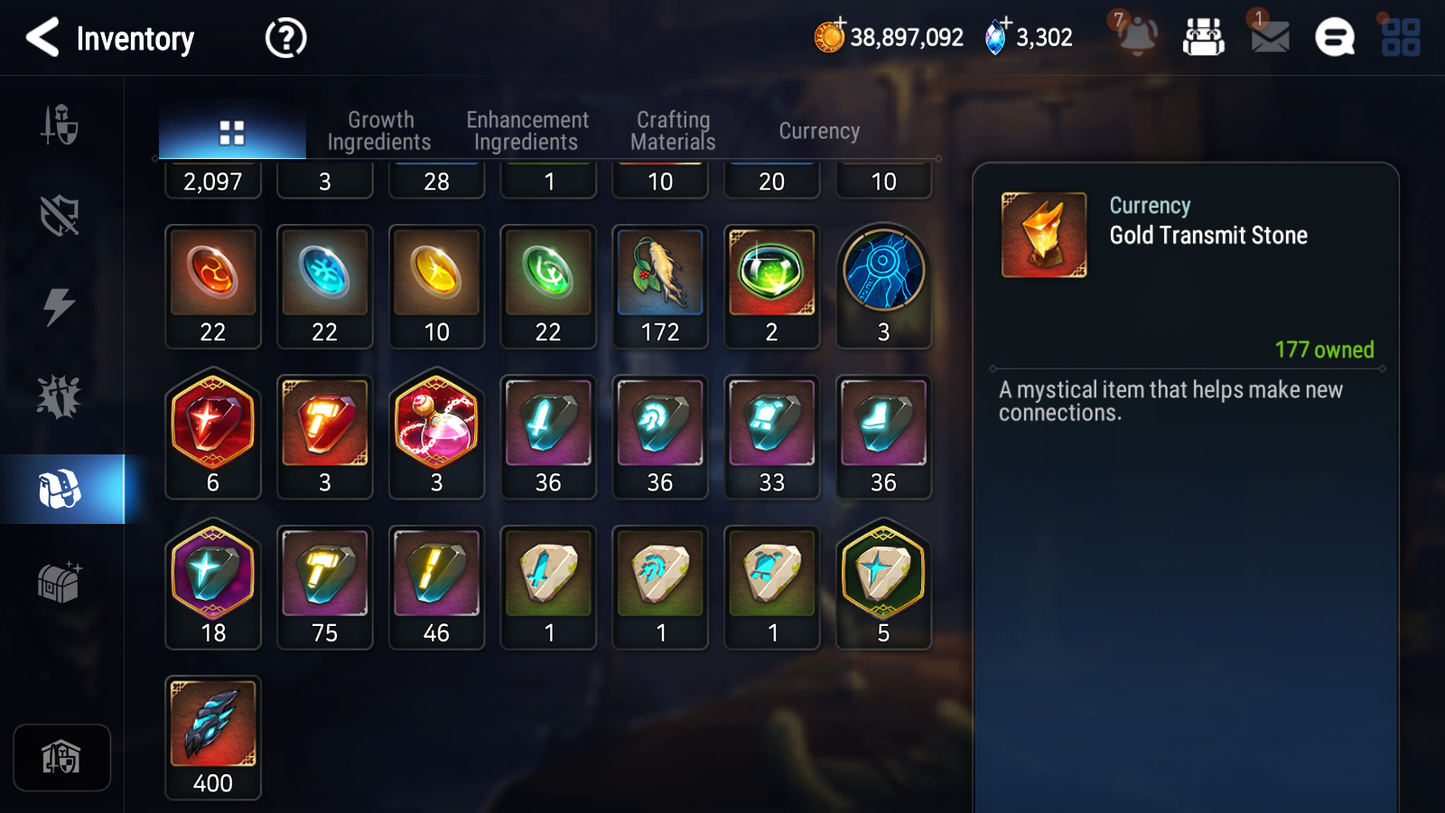Click the building button at bottom of sidebar
The width and height of the screenshot is (1445, 813).
62,757
